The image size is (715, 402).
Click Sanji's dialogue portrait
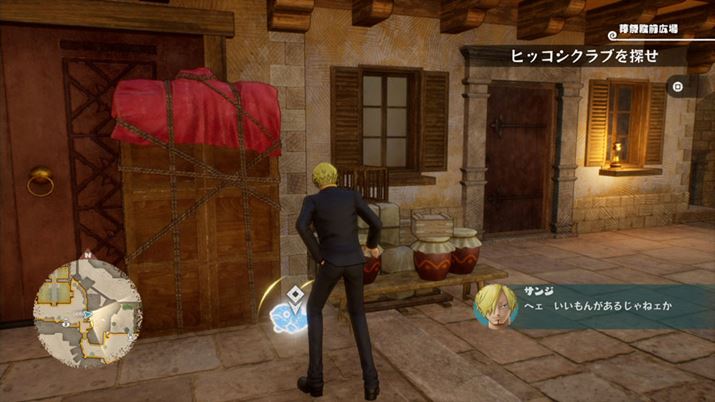495,304
